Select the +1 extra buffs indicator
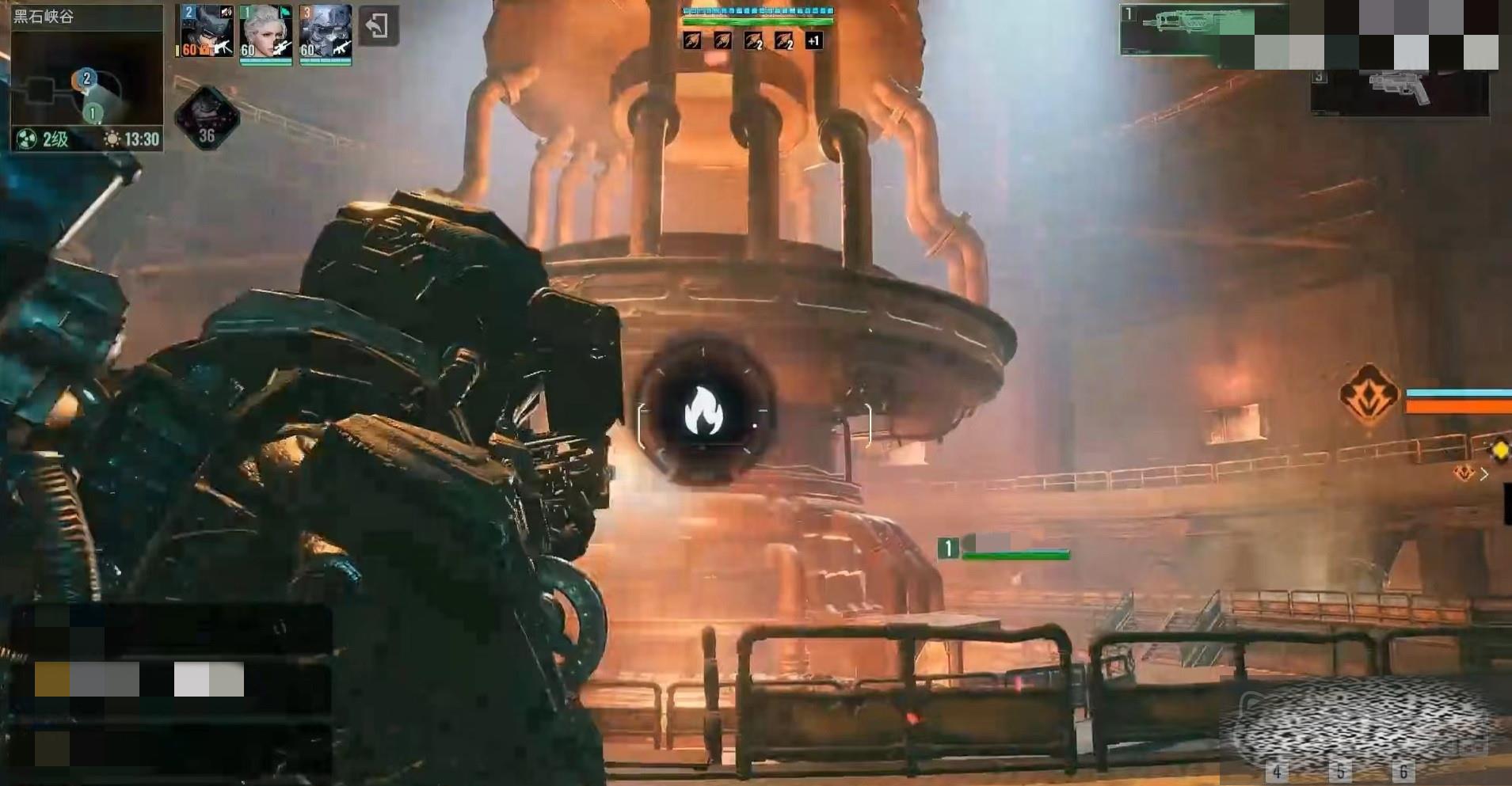1512x786 pixels. 813,40
